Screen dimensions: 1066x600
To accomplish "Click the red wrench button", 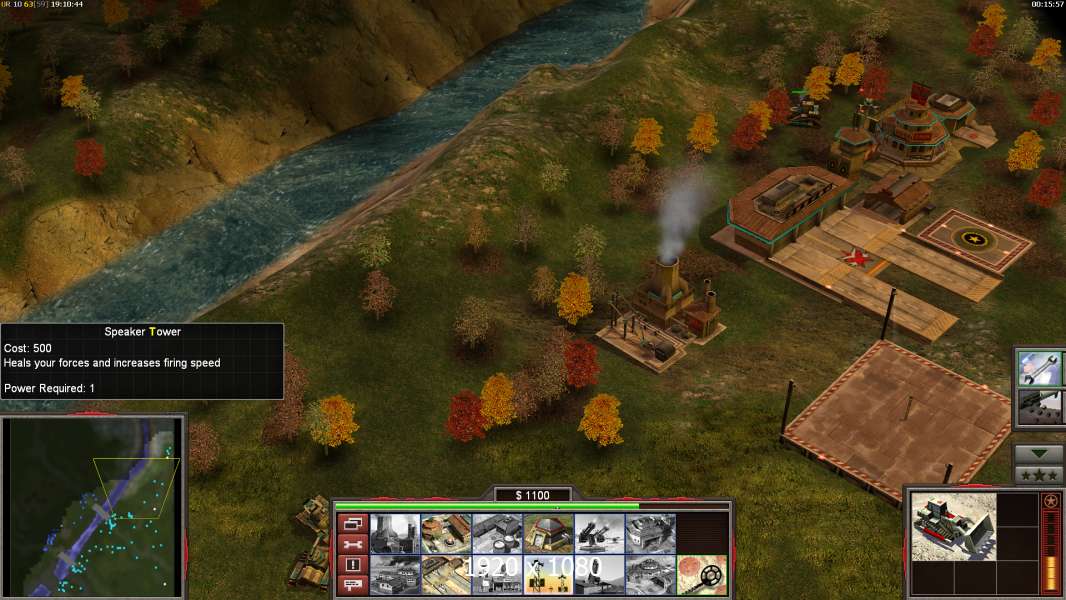I will [x=352, y=545].
